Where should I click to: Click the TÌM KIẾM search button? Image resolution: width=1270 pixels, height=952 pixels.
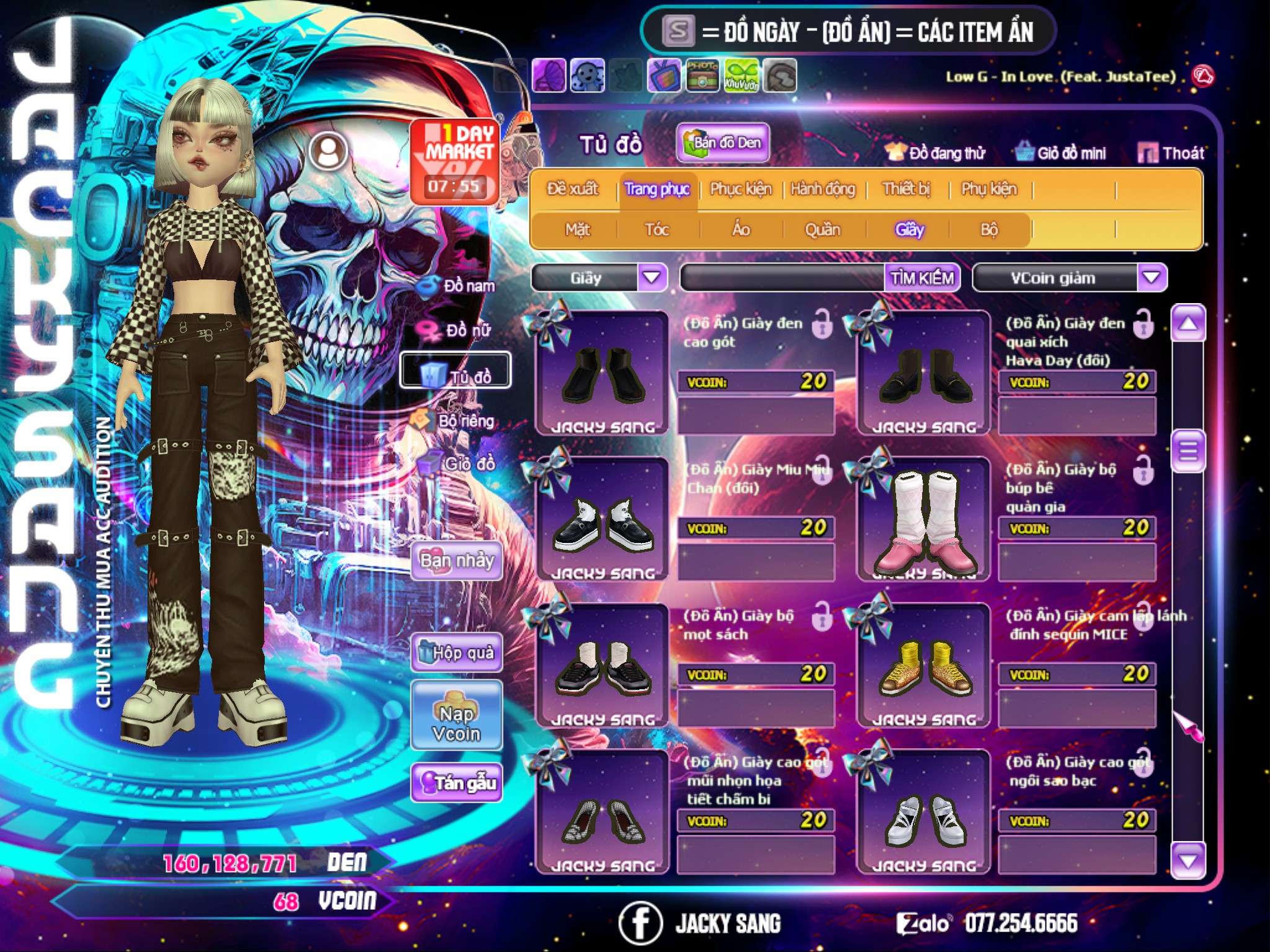(x=922, y=278)
